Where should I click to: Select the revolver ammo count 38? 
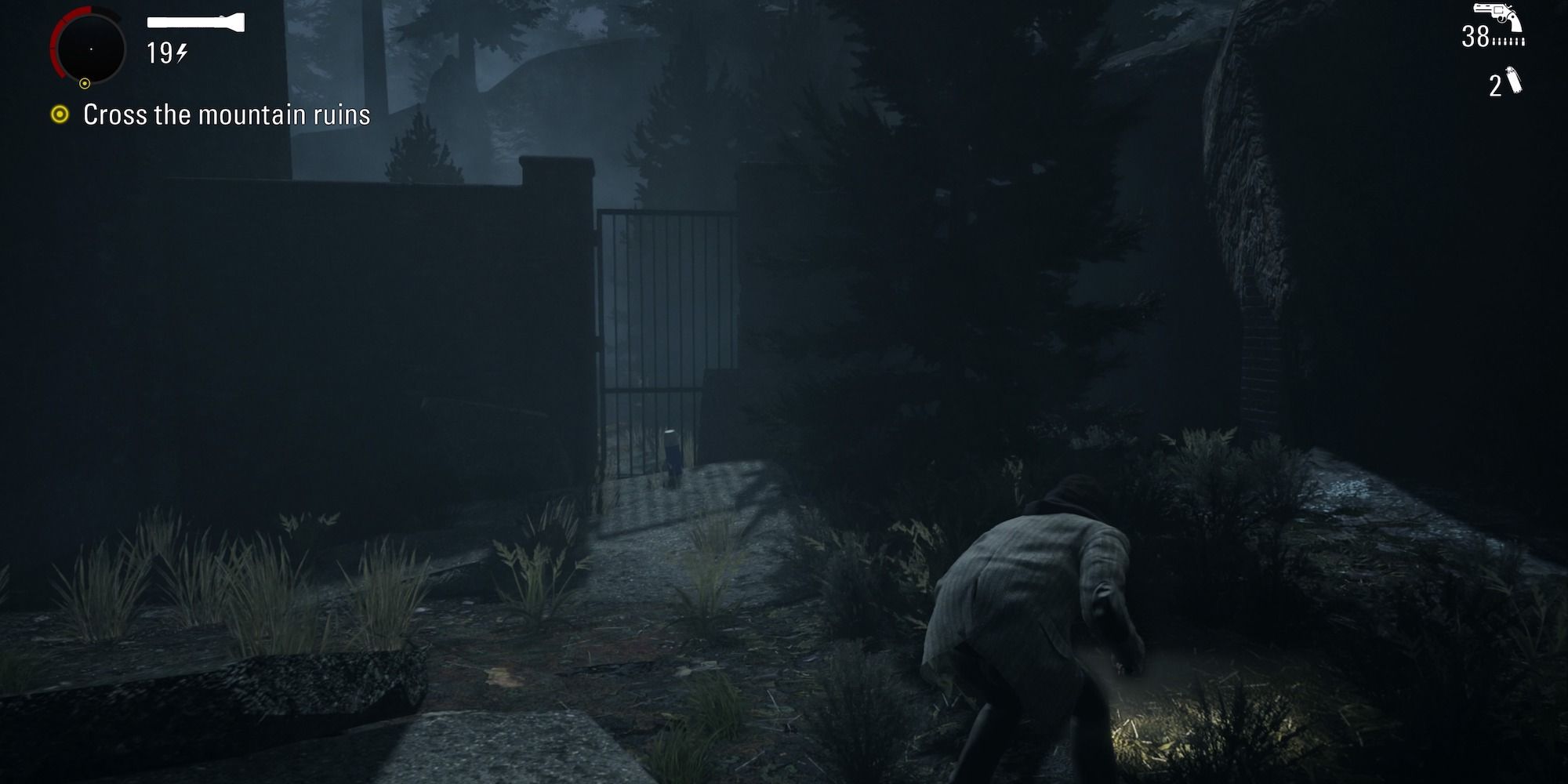pyautogui.click(x=1475, y=37)
